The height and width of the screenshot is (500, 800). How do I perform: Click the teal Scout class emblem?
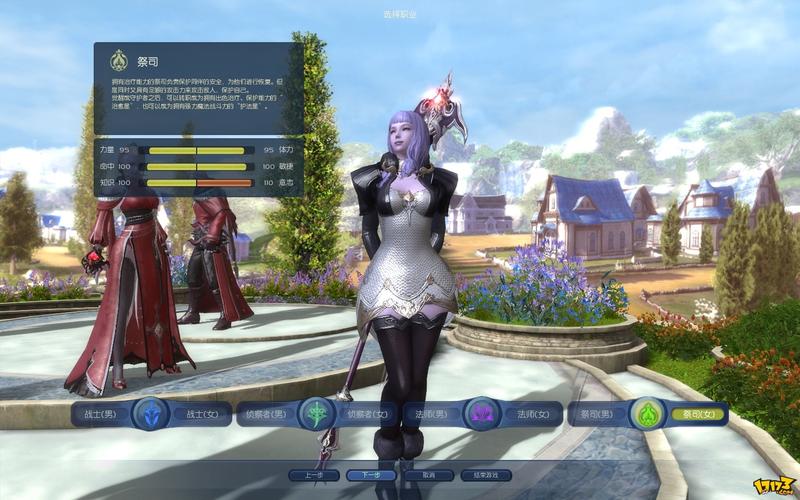pos(318,413)
